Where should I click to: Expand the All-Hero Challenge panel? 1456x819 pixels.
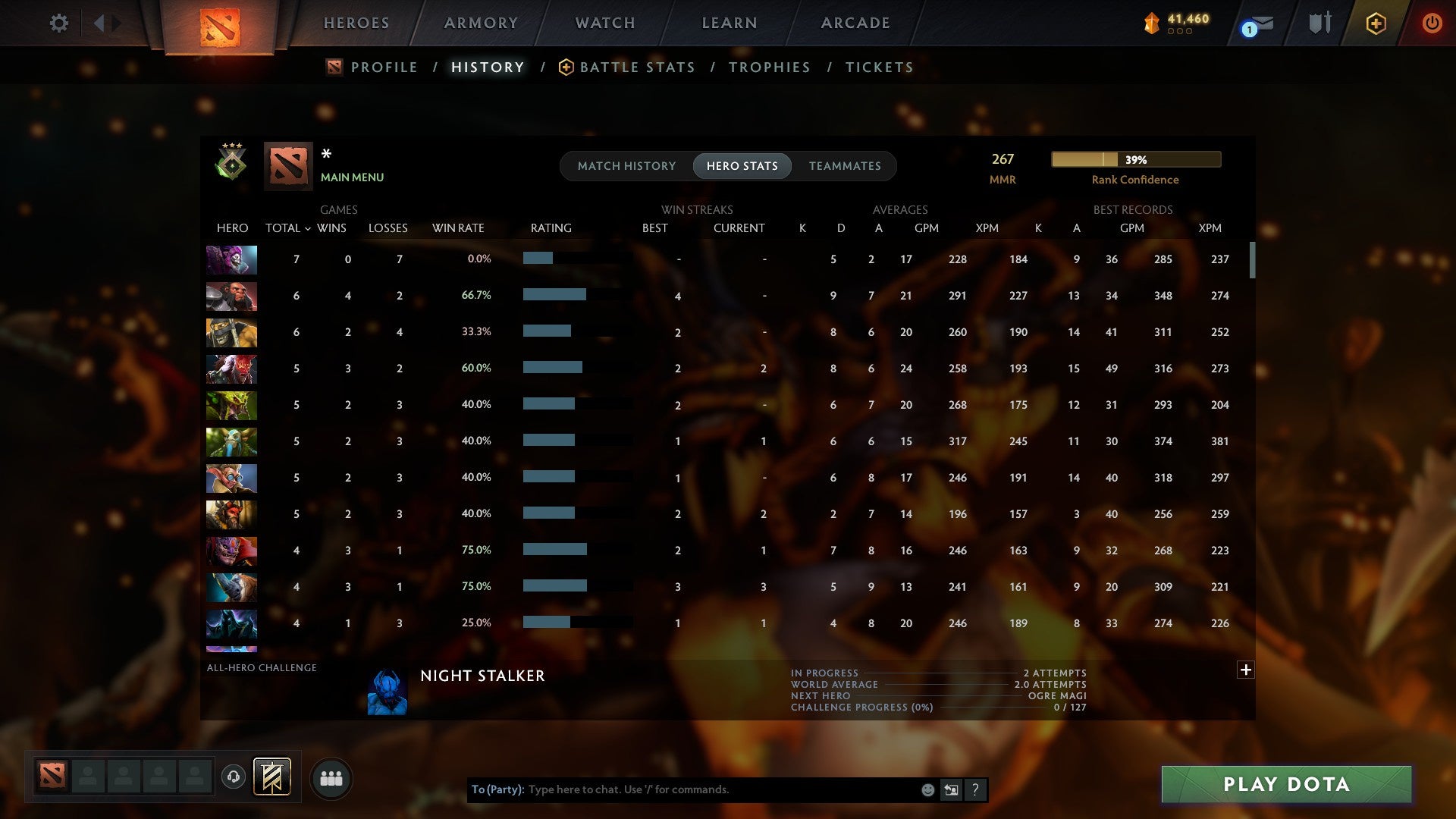point(1246,670)
